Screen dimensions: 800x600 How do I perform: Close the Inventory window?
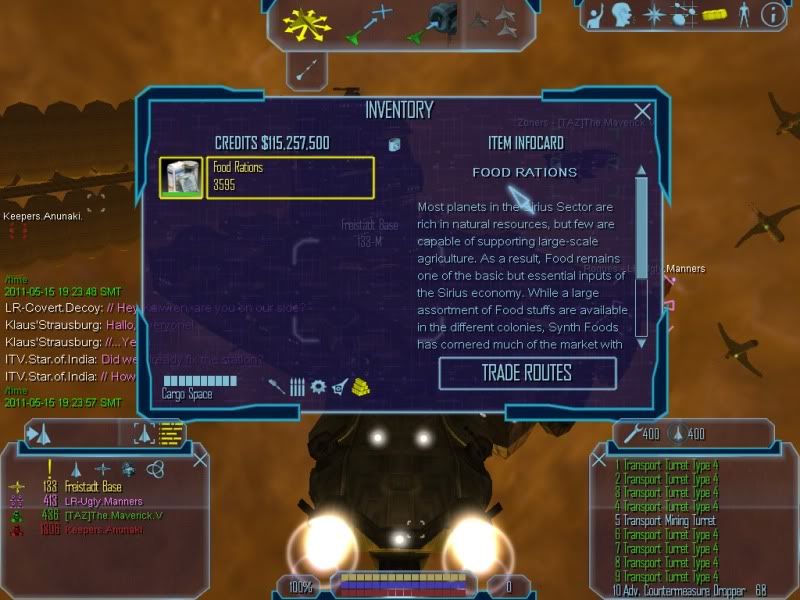point(643,112)
